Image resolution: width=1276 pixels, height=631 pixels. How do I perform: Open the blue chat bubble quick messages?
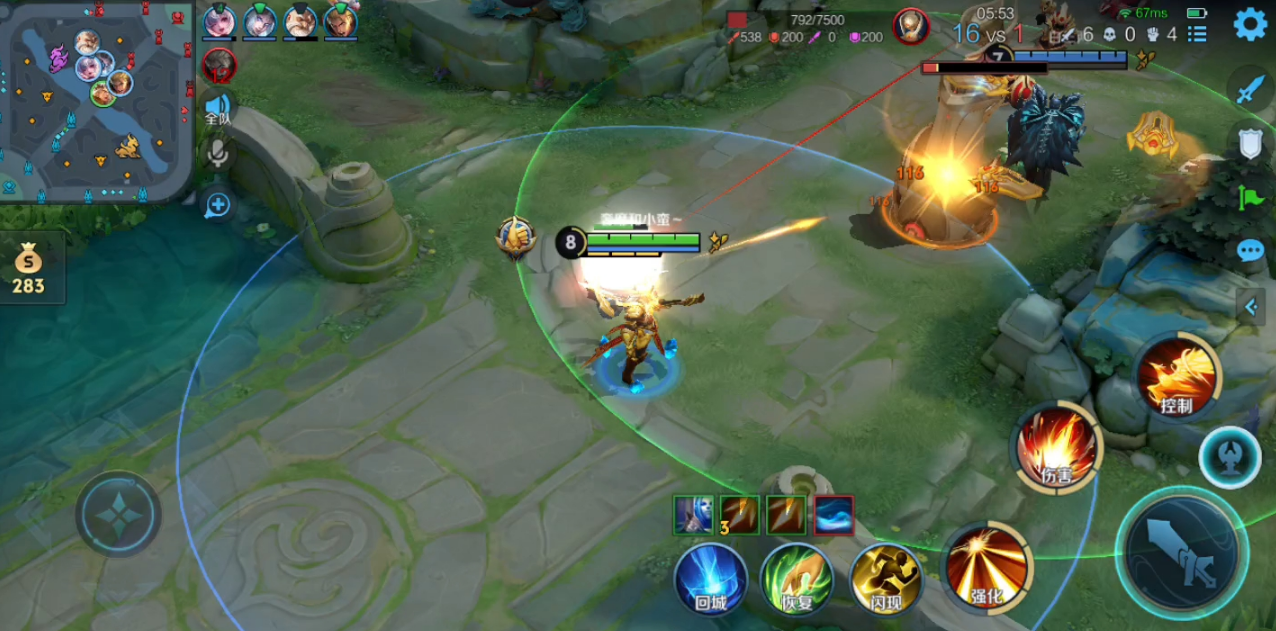[1250, 250]
